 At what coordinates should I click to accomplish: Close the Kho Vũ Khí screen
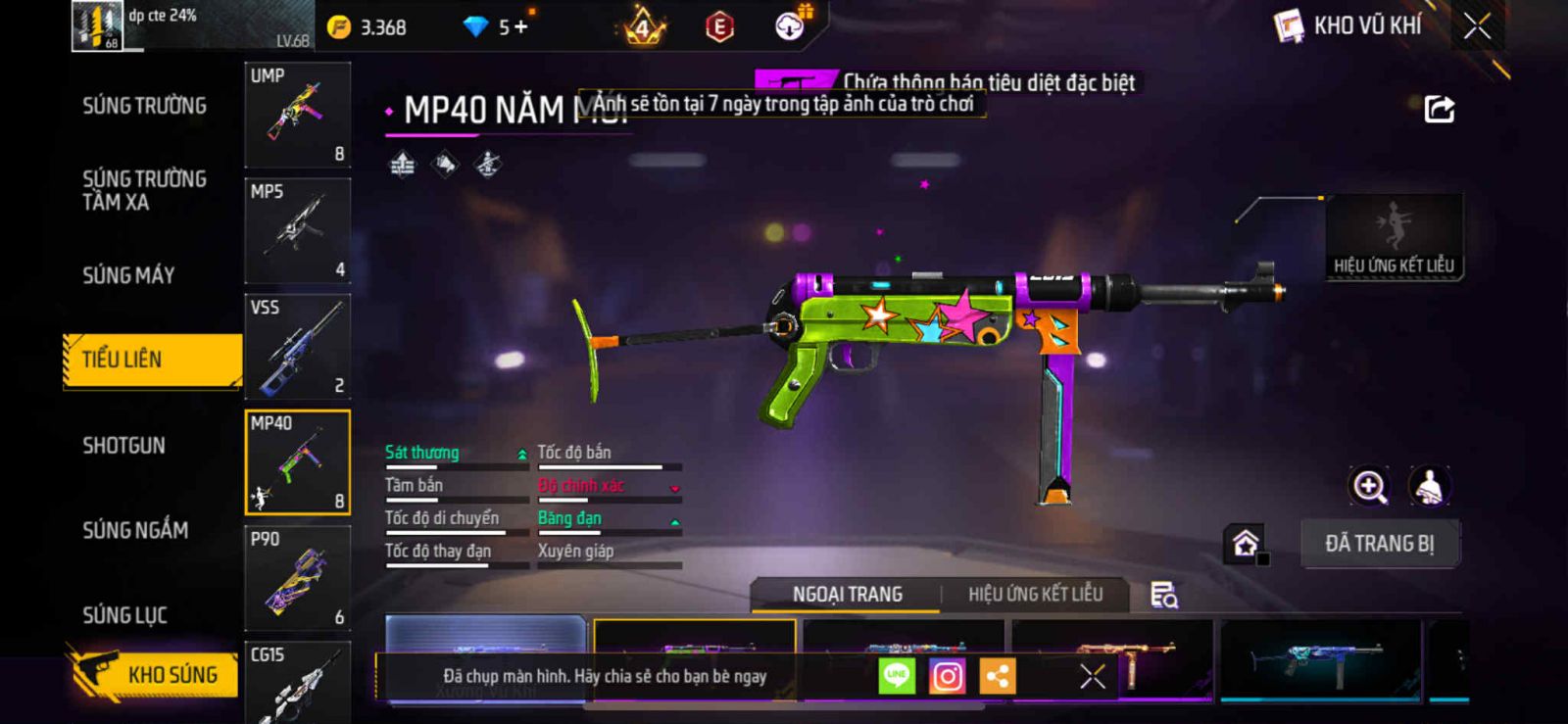point(1477,26)
